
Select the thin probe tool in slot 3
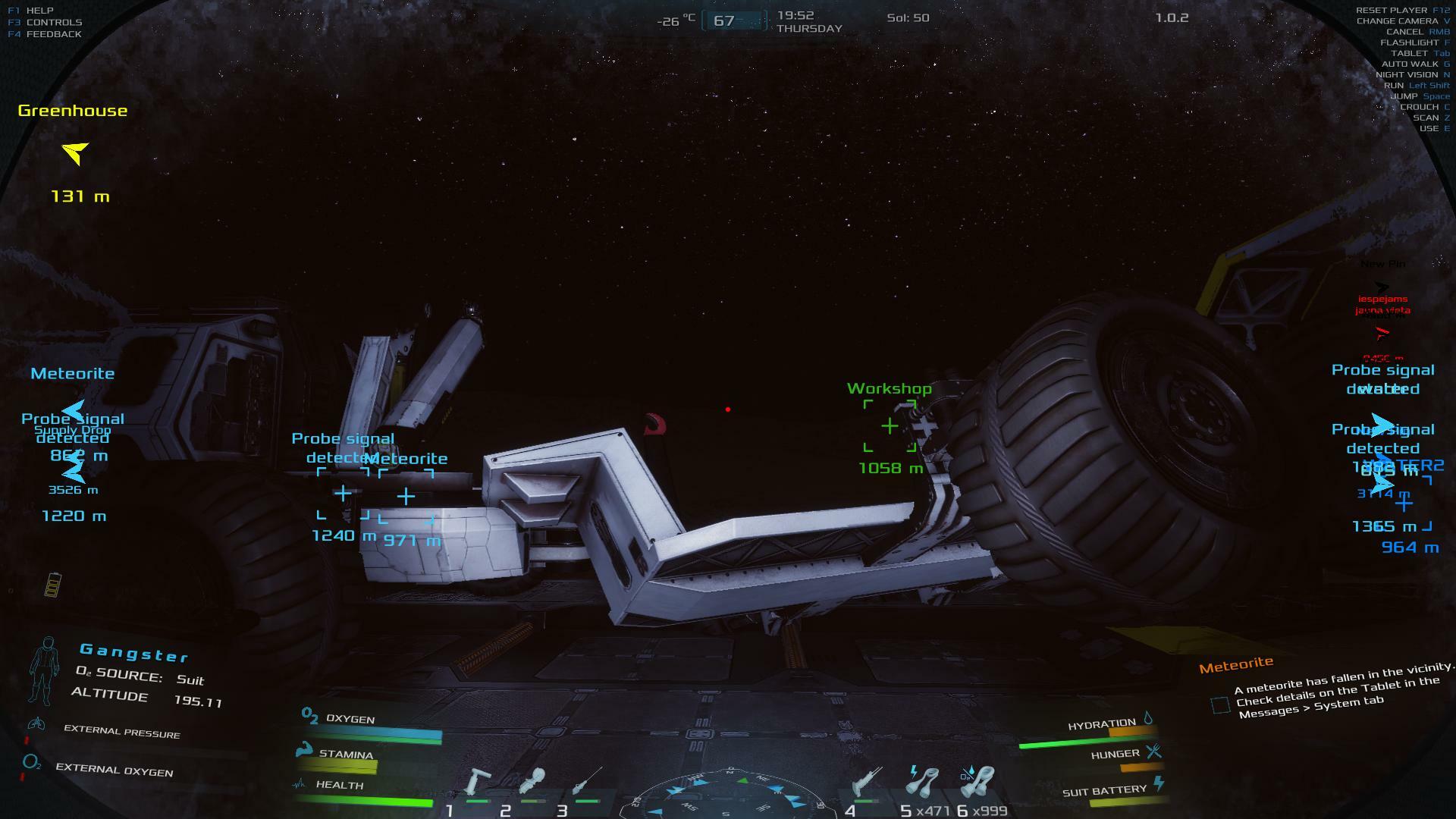[586, 782]
